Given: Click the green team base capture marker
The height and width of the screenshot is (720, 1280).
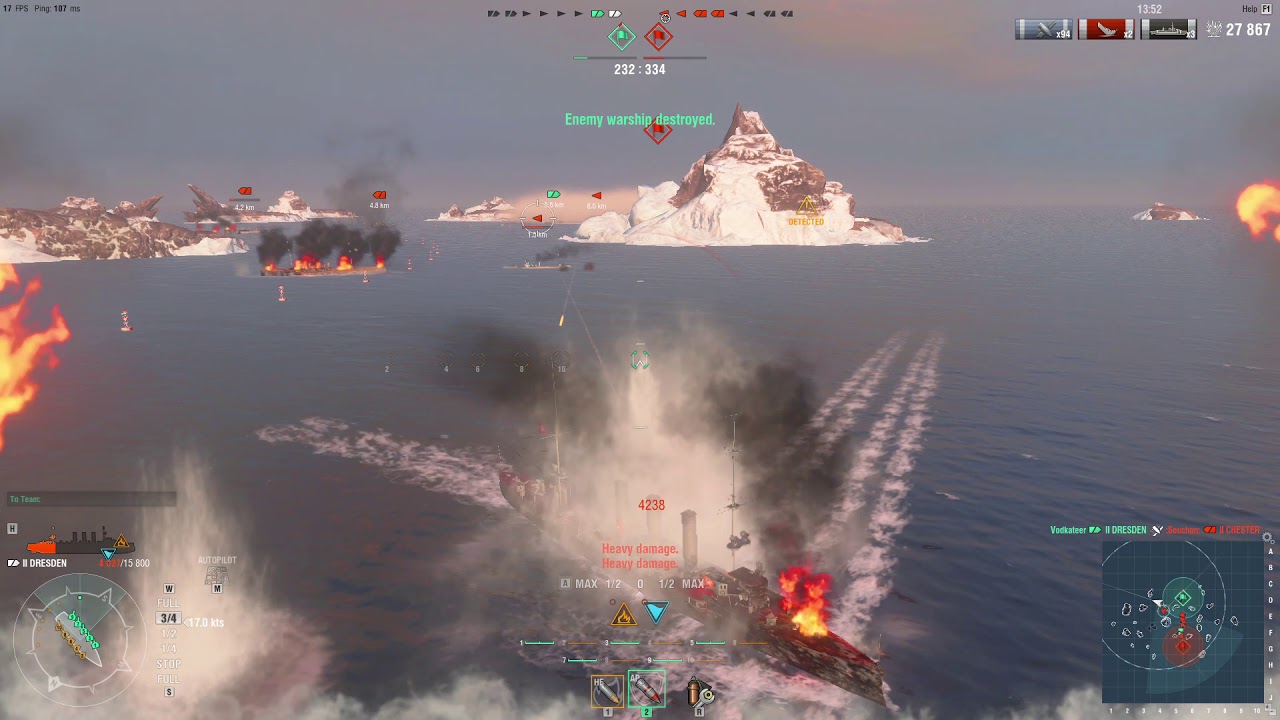Looking at the screenshot, I should [622, 38].
